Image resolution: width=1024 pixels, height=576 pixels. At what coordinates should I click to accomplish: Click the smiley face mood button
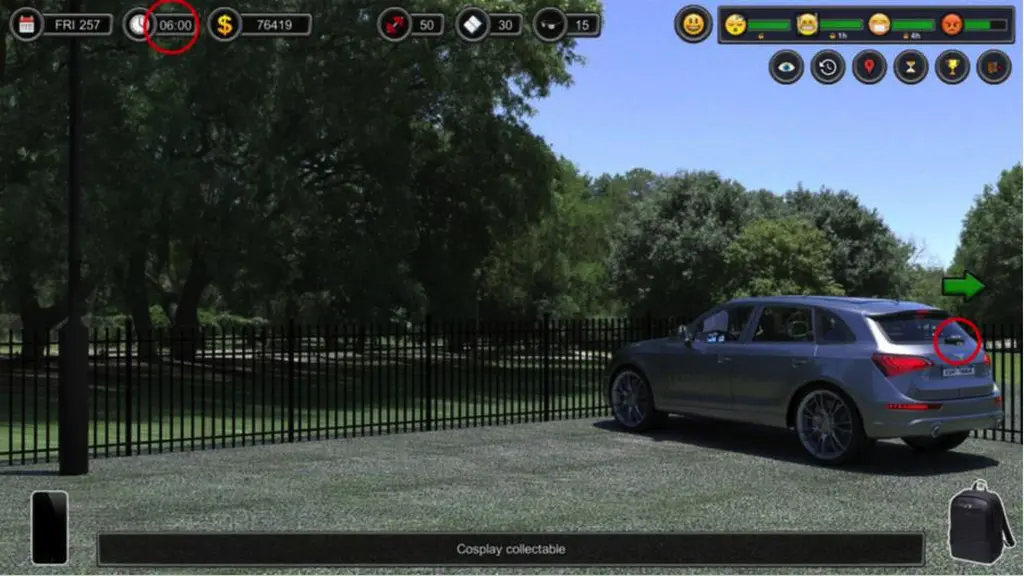pos(693,24)
